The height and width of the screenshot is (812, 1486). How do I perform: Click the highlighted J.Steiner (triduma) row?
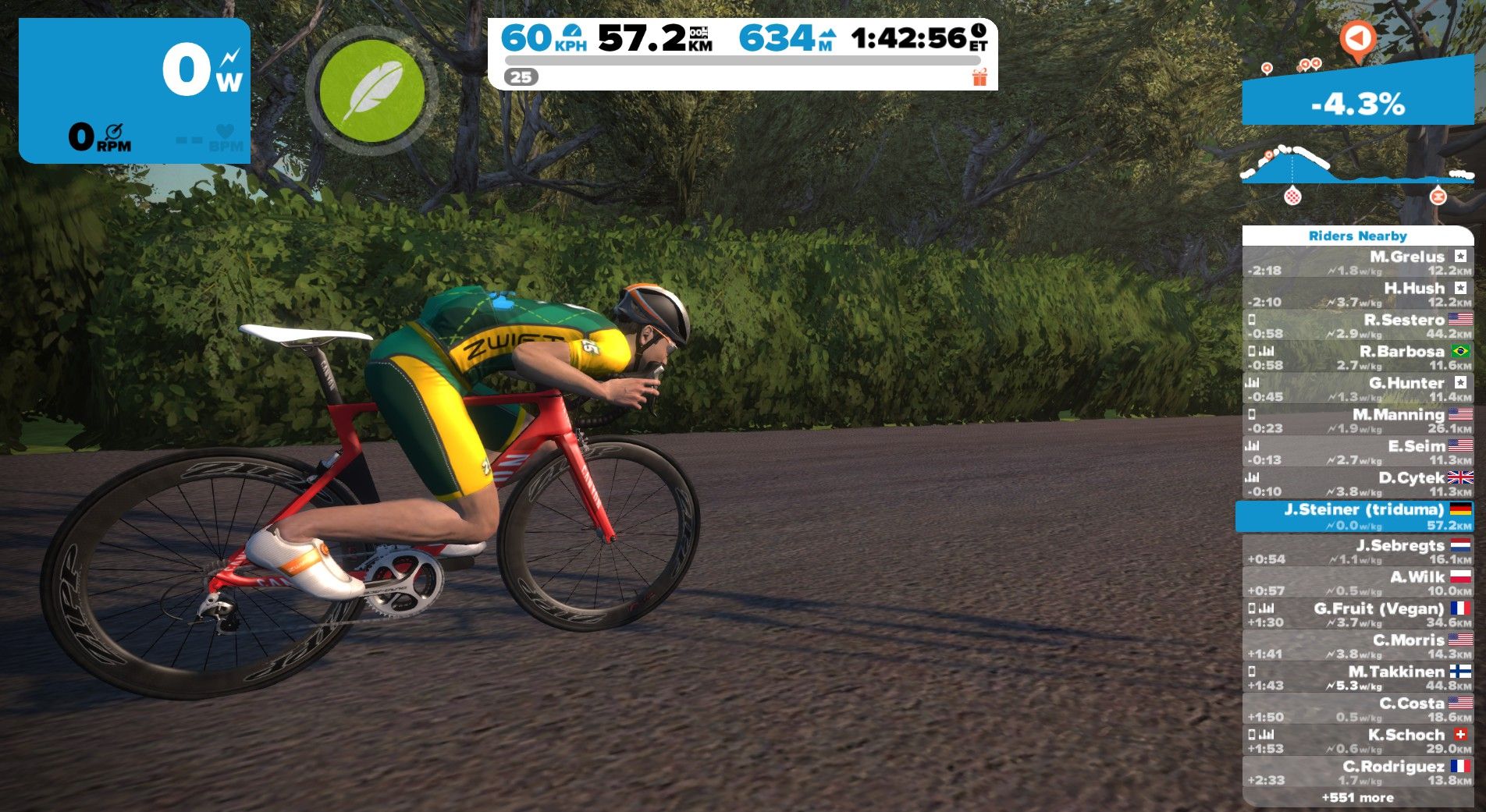click(1355, 516)
